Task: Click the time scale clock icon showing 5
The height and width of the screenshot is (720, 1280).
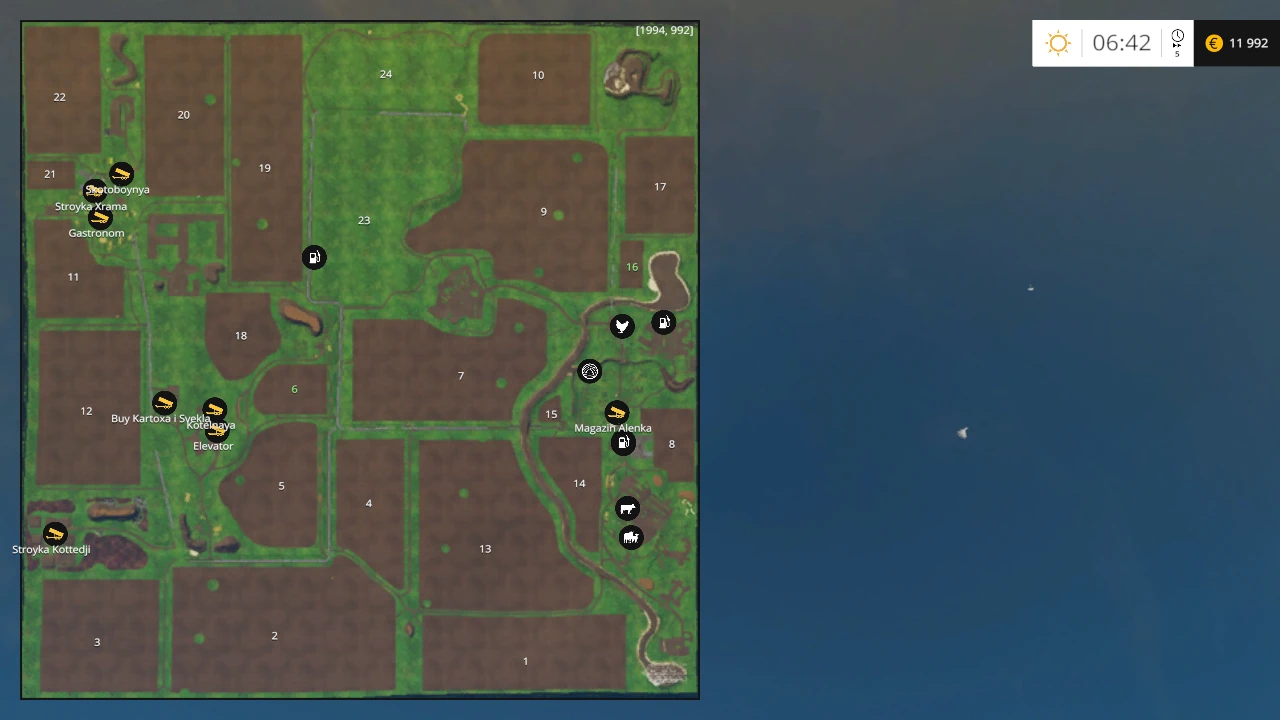Action: click(x=1177, y=41)
